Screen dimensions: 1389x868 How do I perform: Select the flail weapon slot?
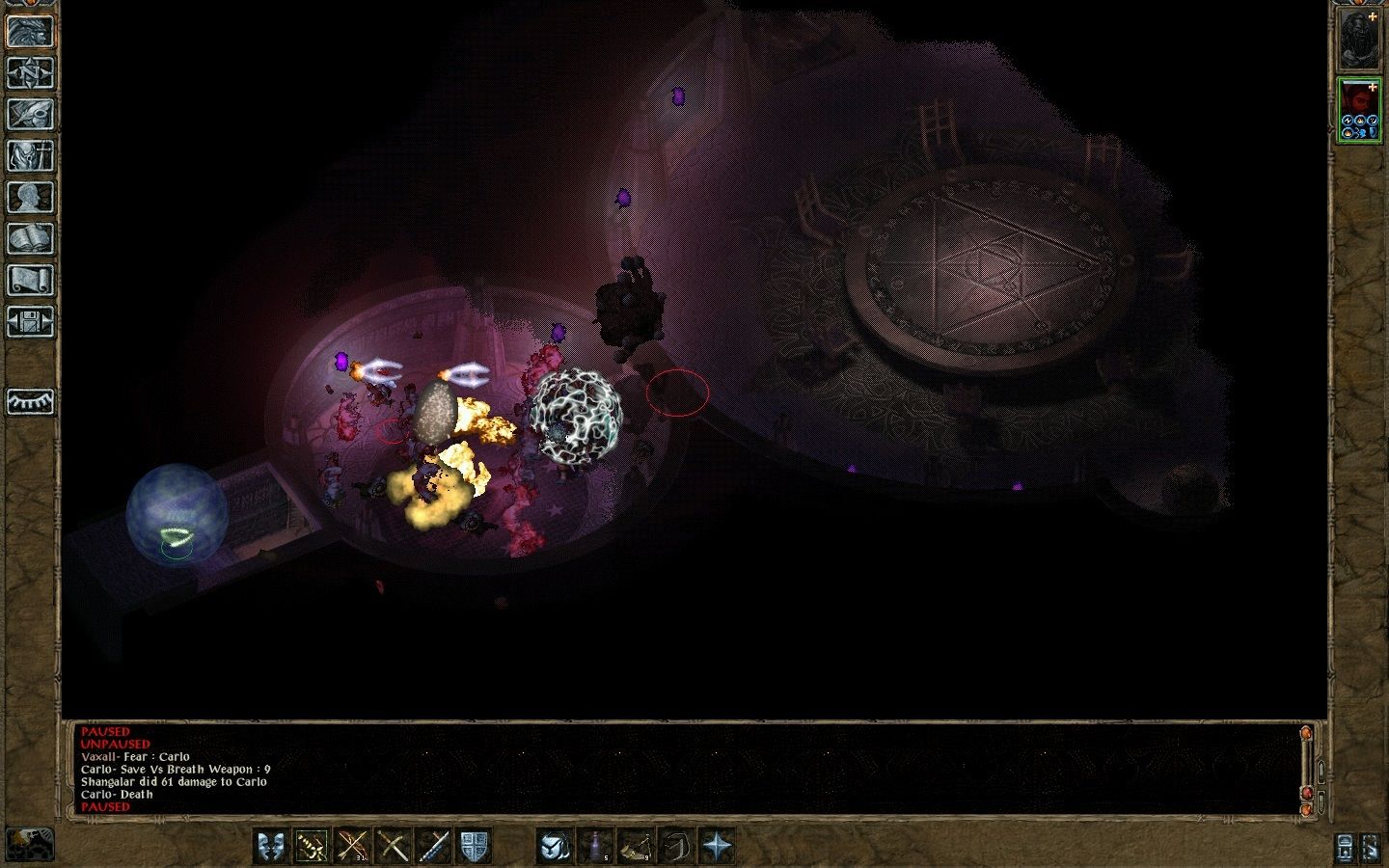(311, 846)
